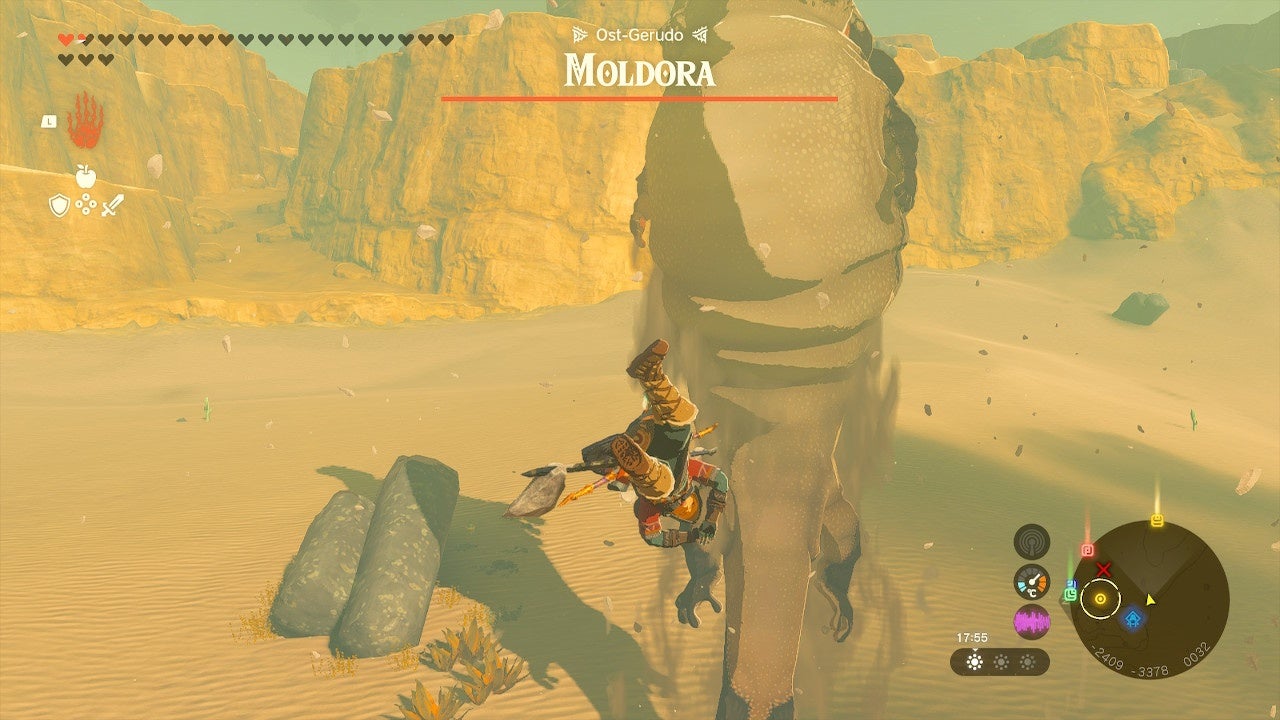Click the blue shrine marker on the minimap
This screenshot has width=1280, height=720.
tap(1134, 616)
